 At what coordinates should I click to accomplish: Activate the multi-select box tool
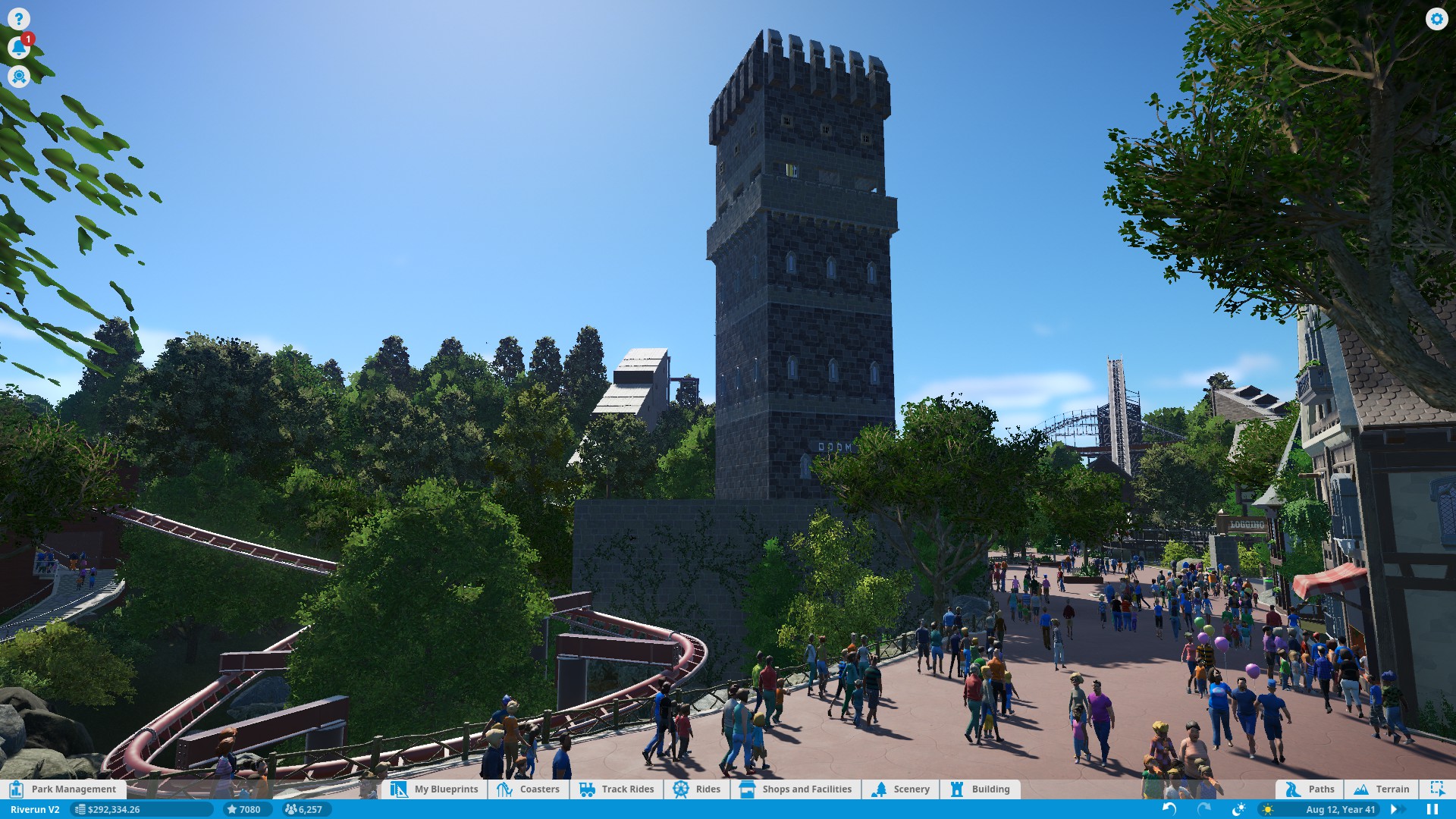[1437, 789]
